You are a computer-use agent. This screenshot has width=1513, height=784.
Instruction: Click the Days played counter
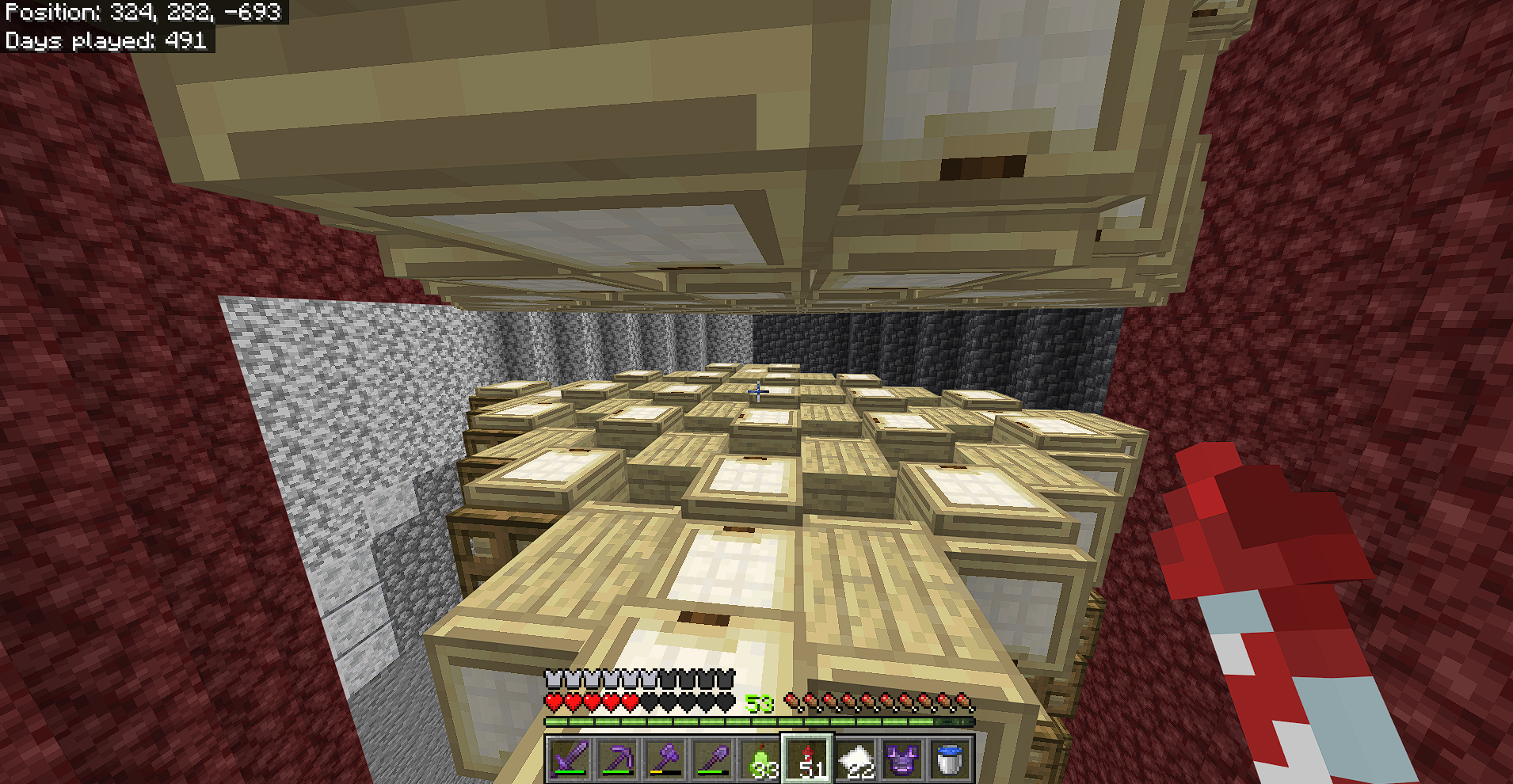[x=107, y=40]
